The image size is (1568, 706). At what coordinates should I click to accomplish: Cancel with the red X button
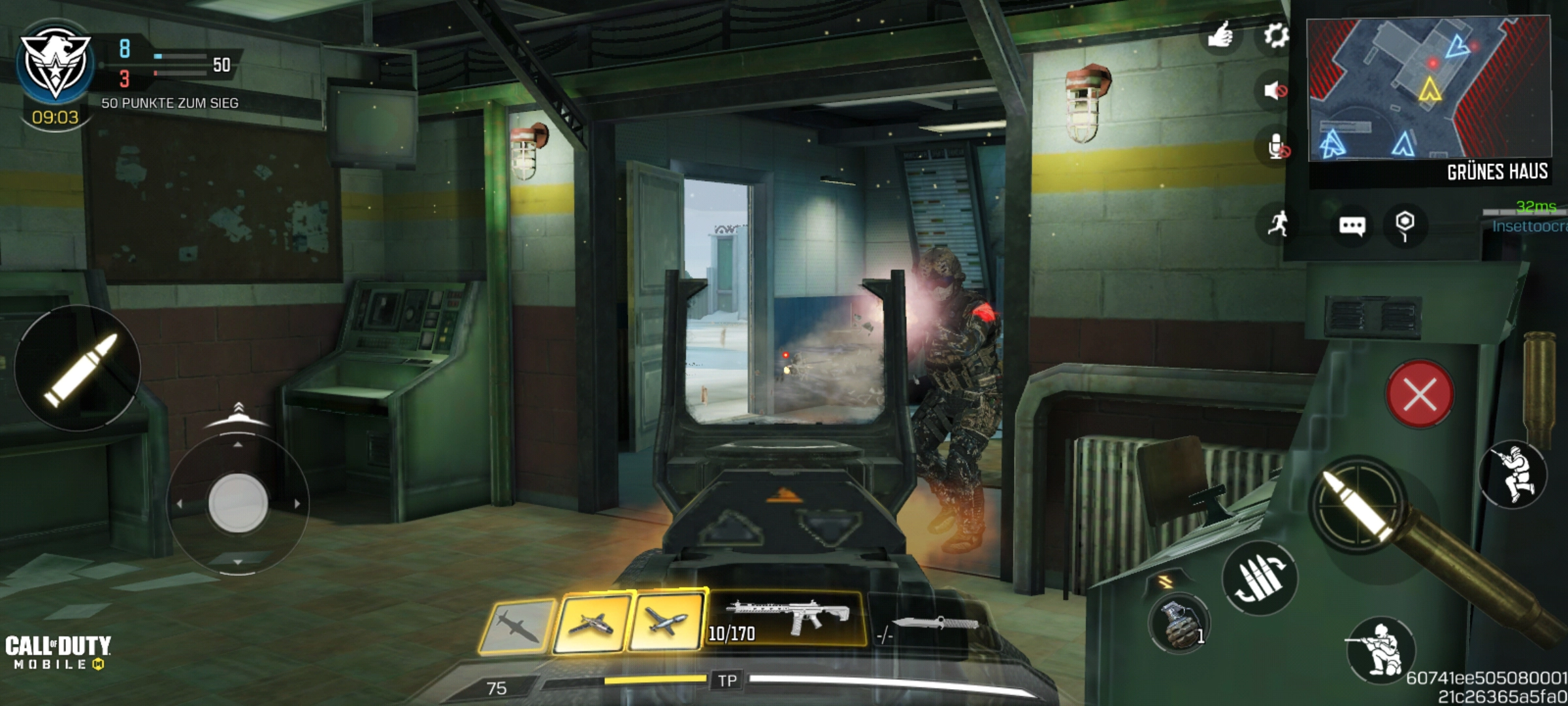coord(1420,394)
